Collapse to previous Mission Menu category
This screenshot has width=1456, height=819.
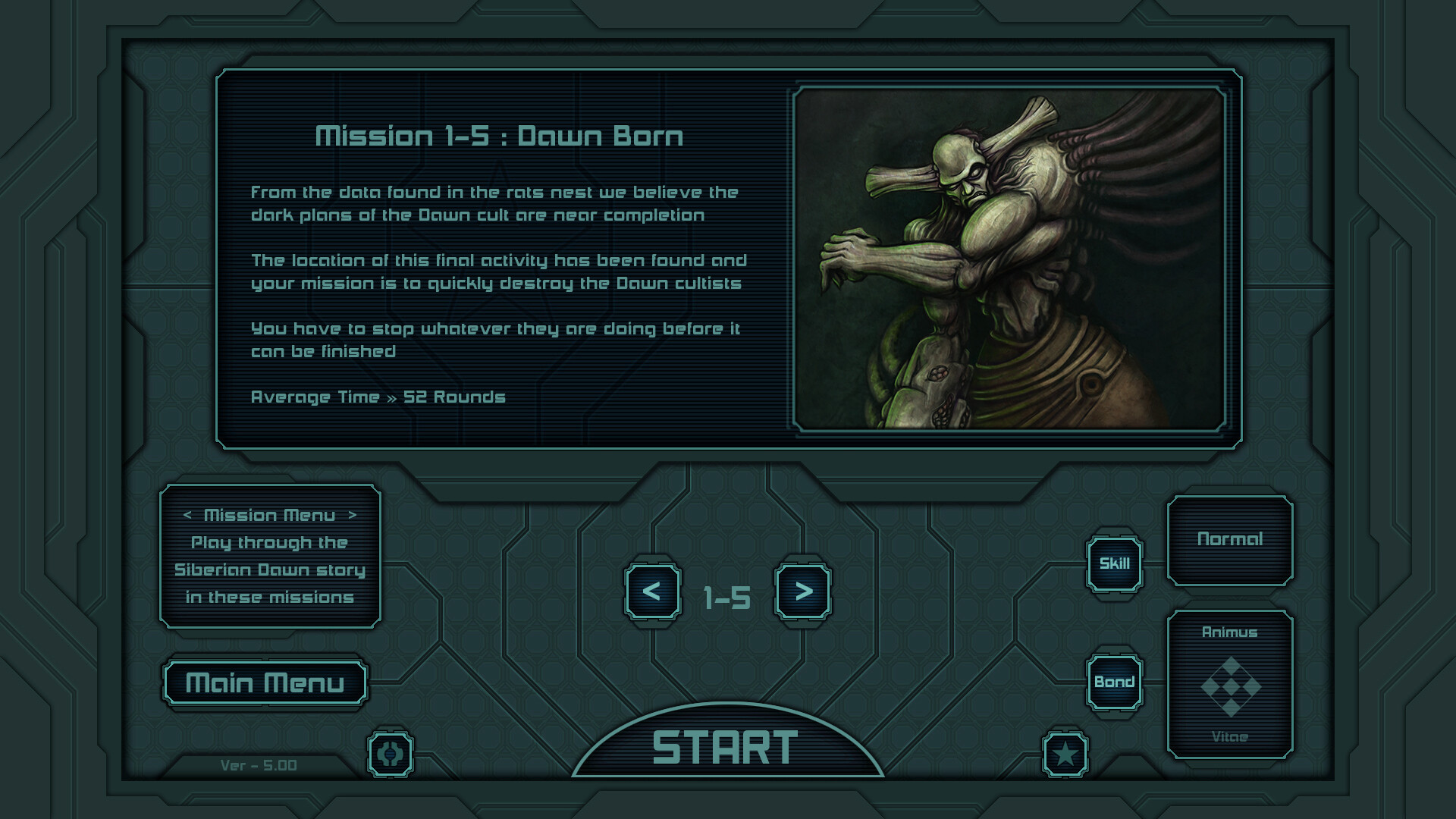188,515
